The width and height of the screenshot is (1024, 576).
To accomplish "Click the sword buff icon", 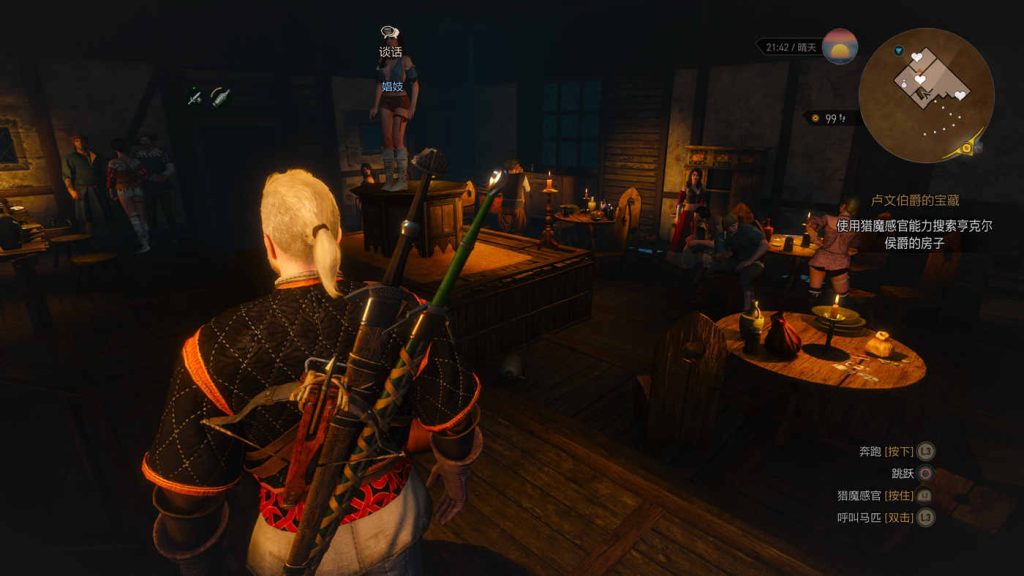I will click(194, 97).
